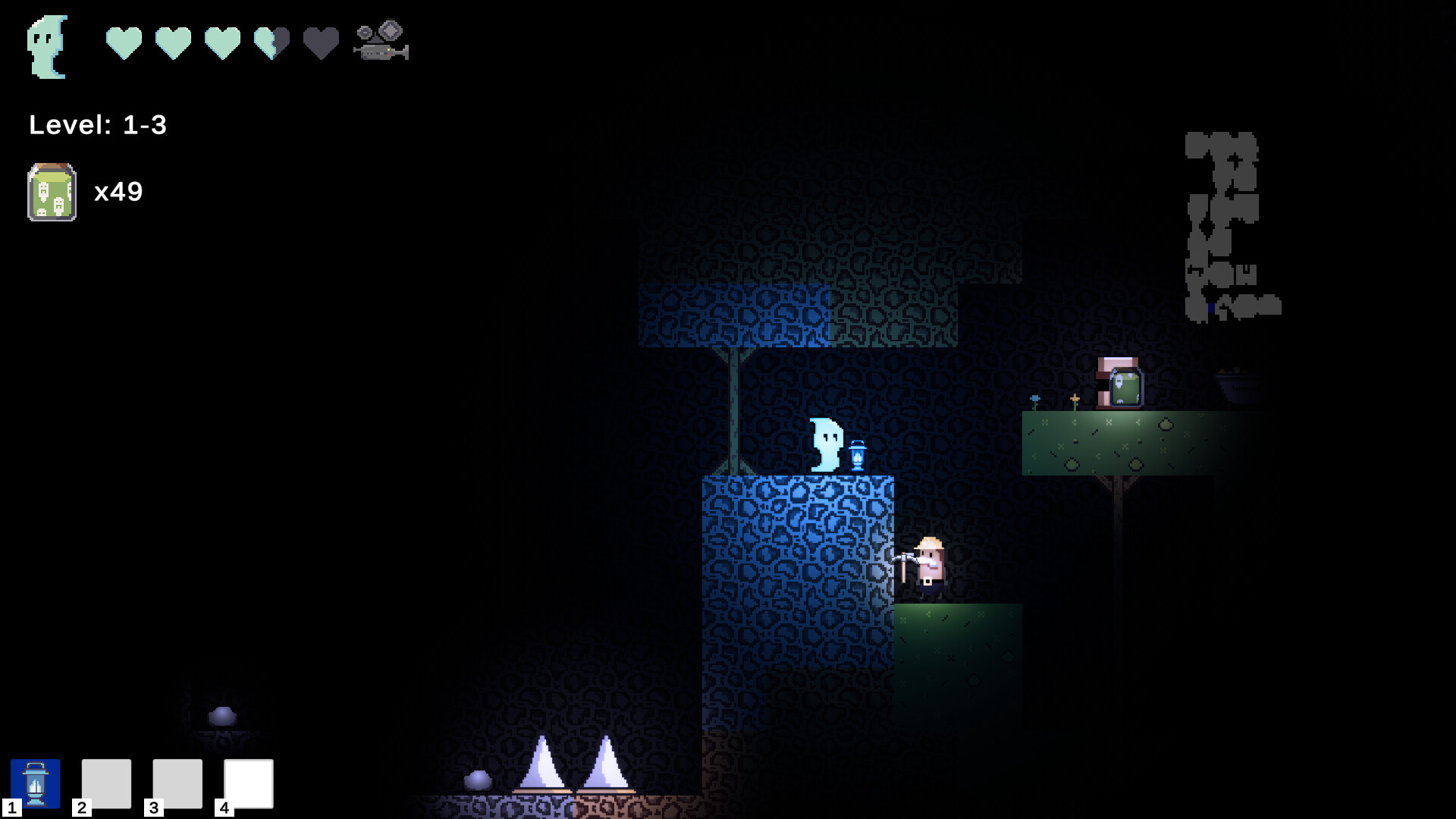Viewport: 1456px width, 819px height.
Task: Select the lantern in hotbar slot 1
Action: pyautogui.click(x=36, y=783)
